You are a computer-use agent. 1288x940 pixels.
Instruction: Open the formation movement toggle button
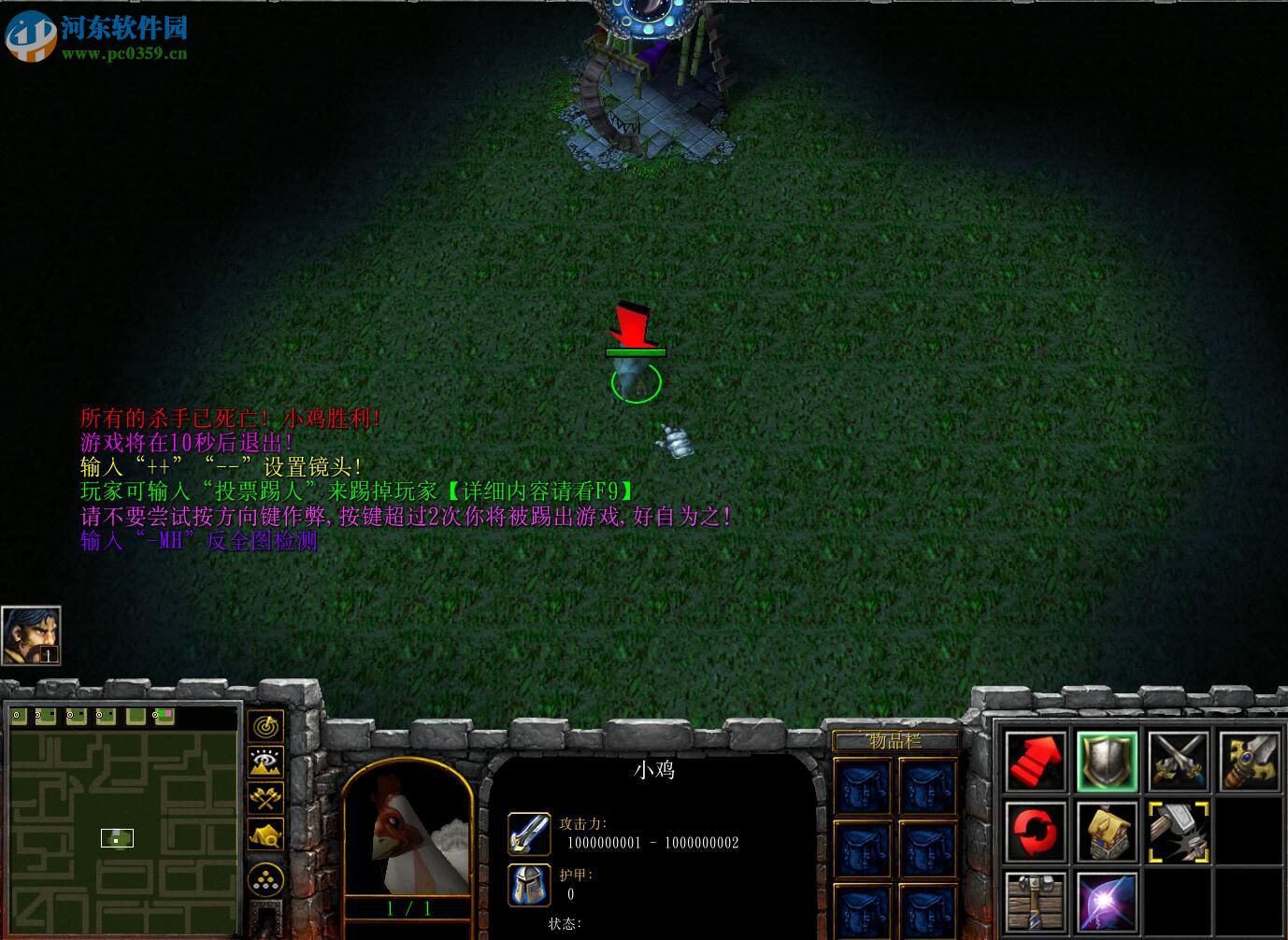pos(266,879)
